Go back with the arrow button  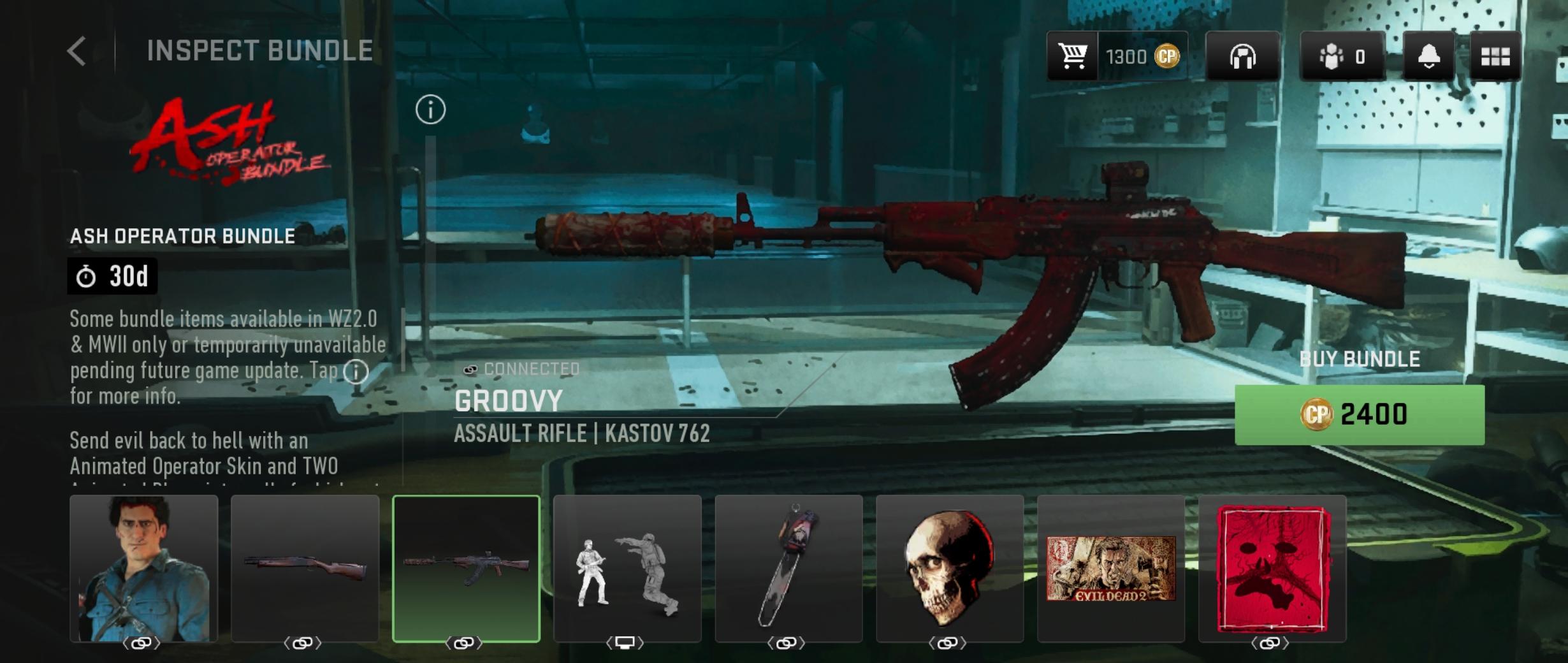click(x=76, y=51)
